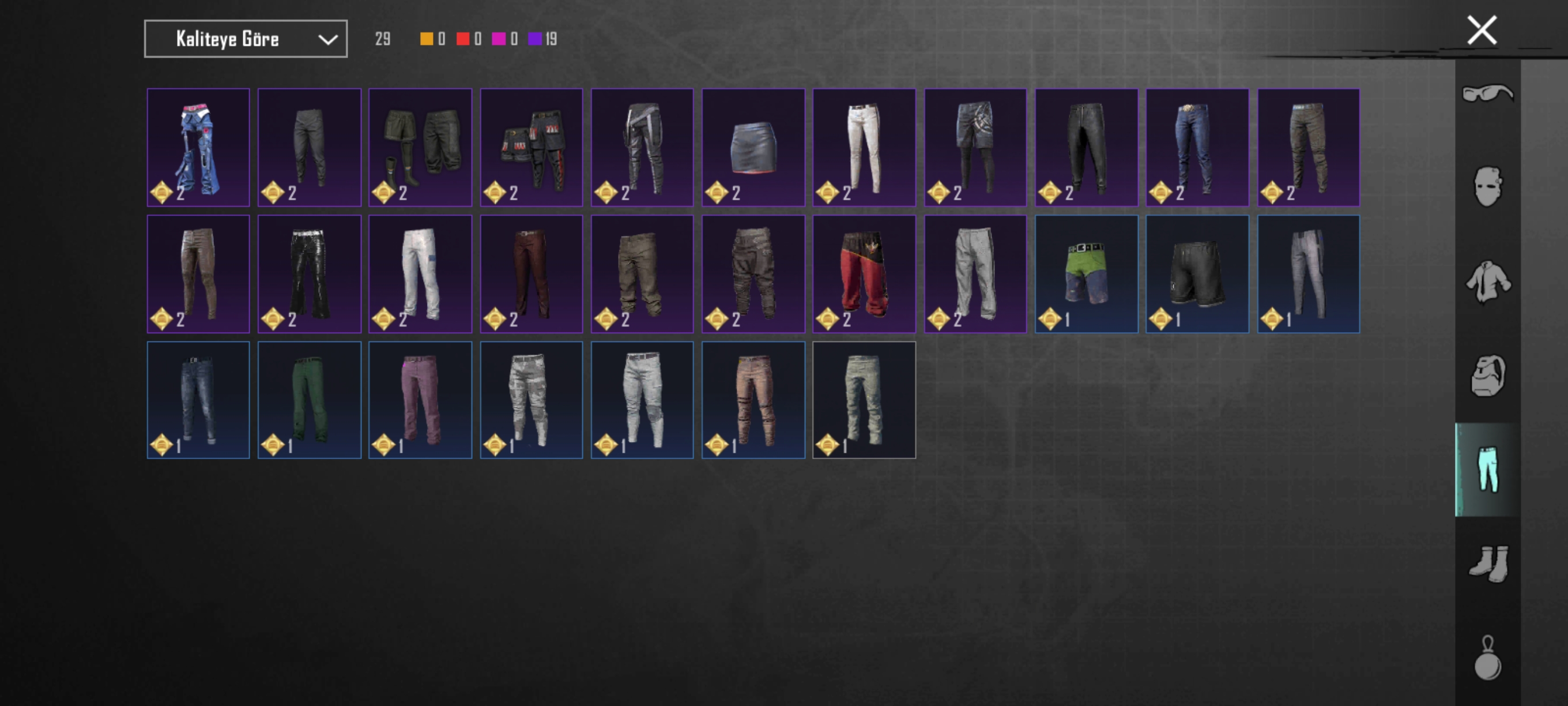Open the Kaliteye Göre sort dropdown

click(x=246, y=39)
